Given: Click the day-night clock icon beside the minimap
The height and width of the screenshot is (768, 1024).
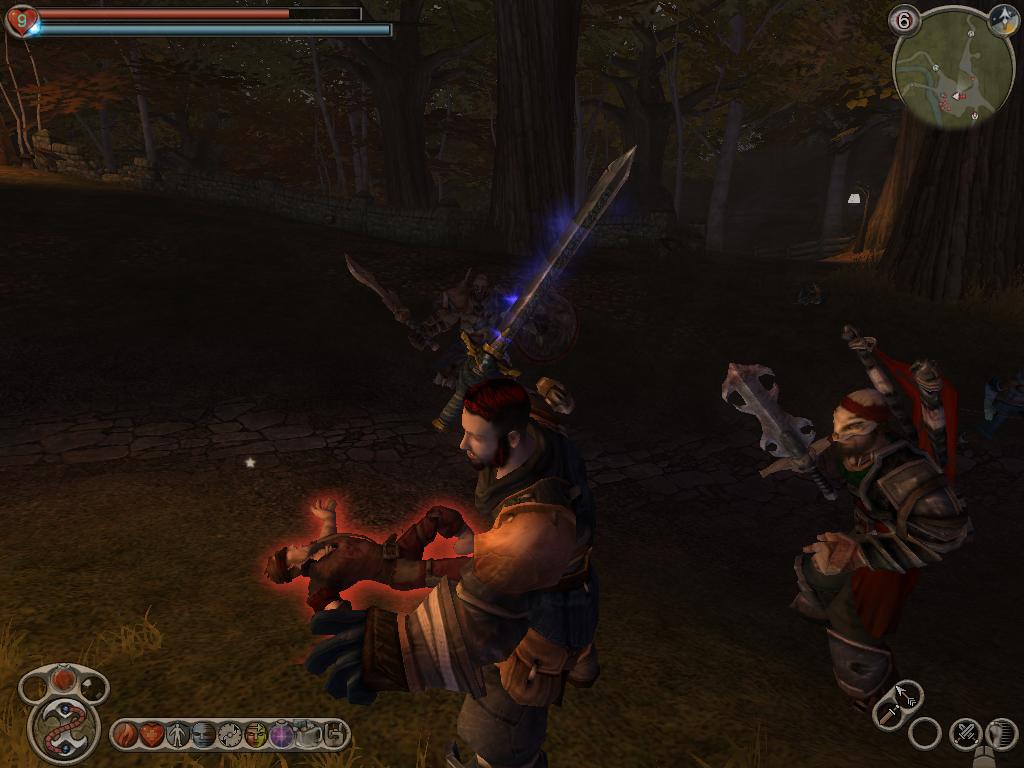Looking at the screenshot, I should pos(1003,20).
